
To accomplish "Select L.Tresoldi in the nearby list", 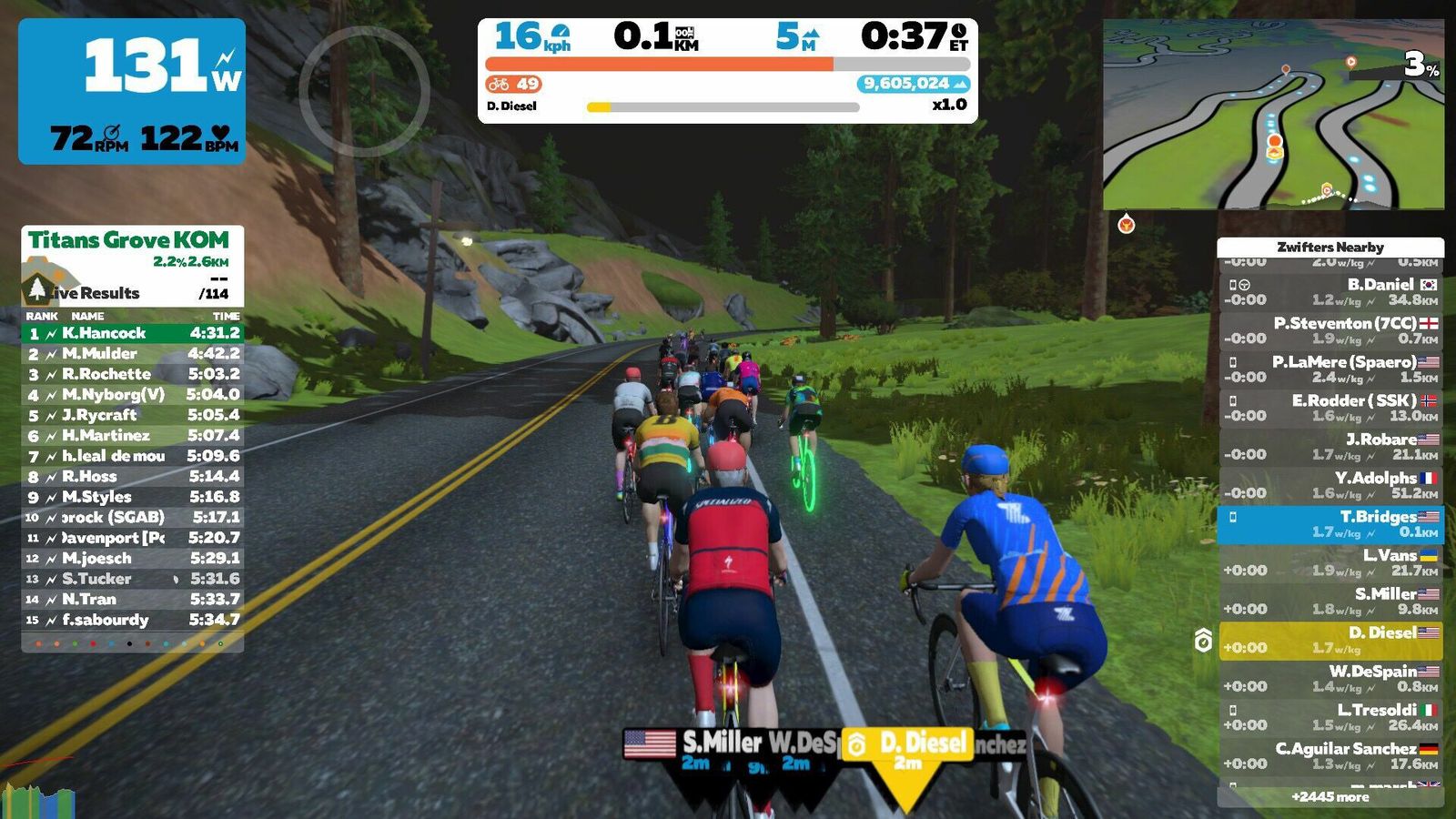I will (x=1330, y=717).
